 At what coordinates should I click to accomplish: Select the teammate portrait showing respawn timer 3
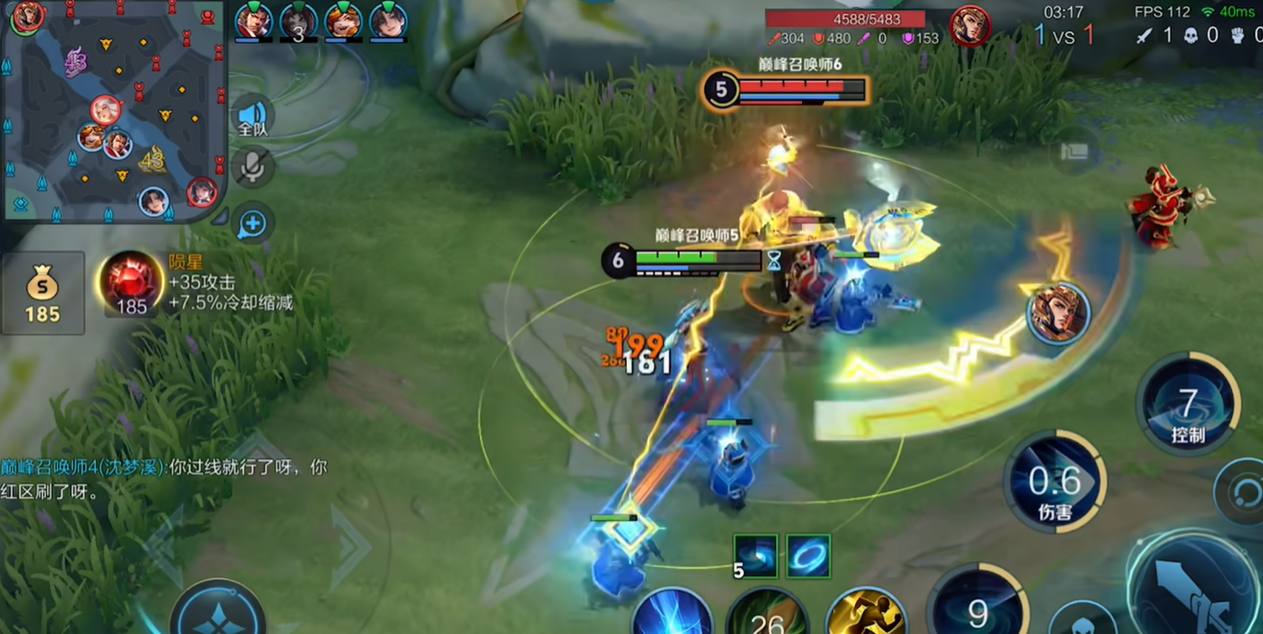[298, 22]
